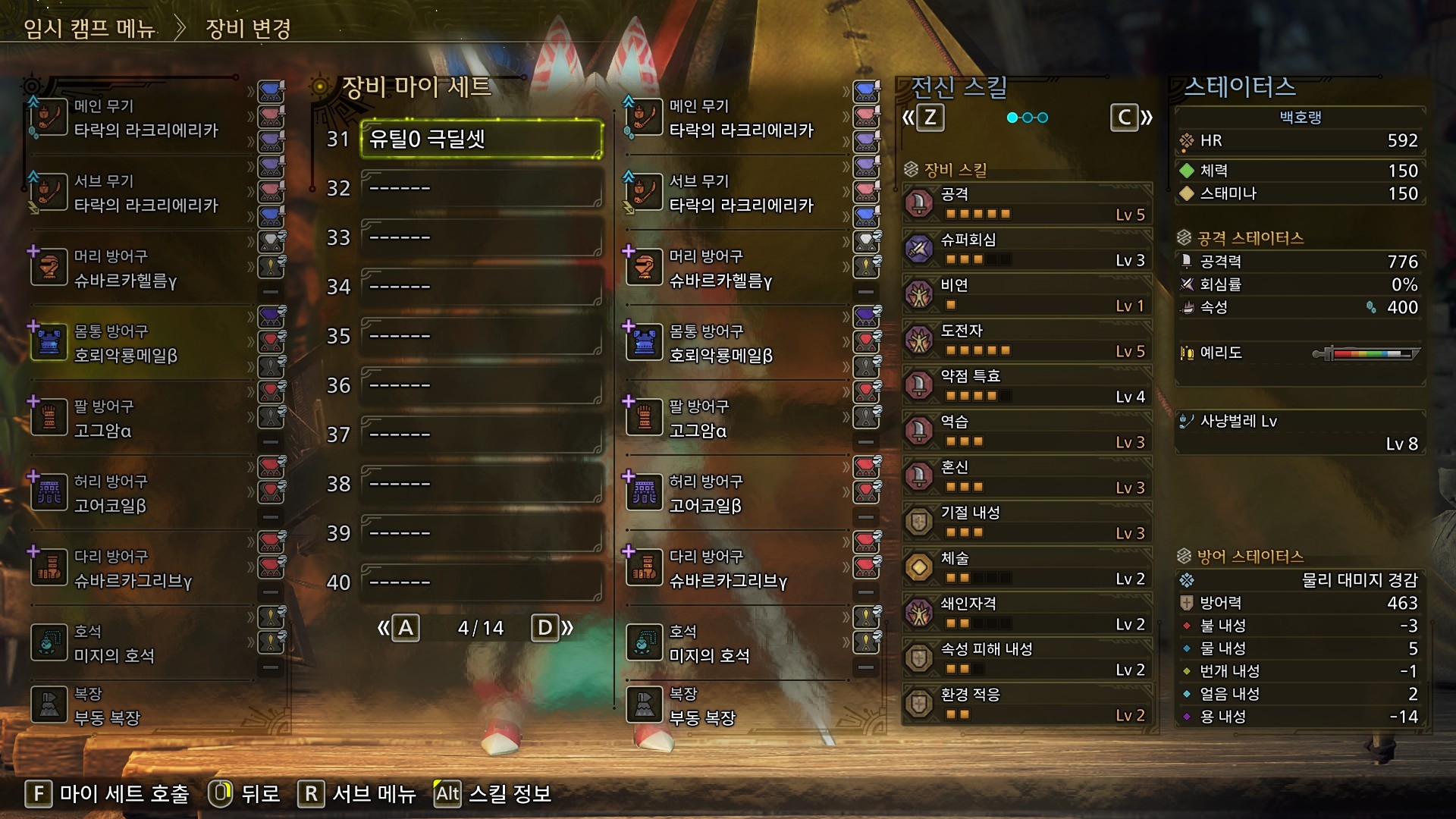Select empty set slot number 38
1456x819 pixels.
481,484
